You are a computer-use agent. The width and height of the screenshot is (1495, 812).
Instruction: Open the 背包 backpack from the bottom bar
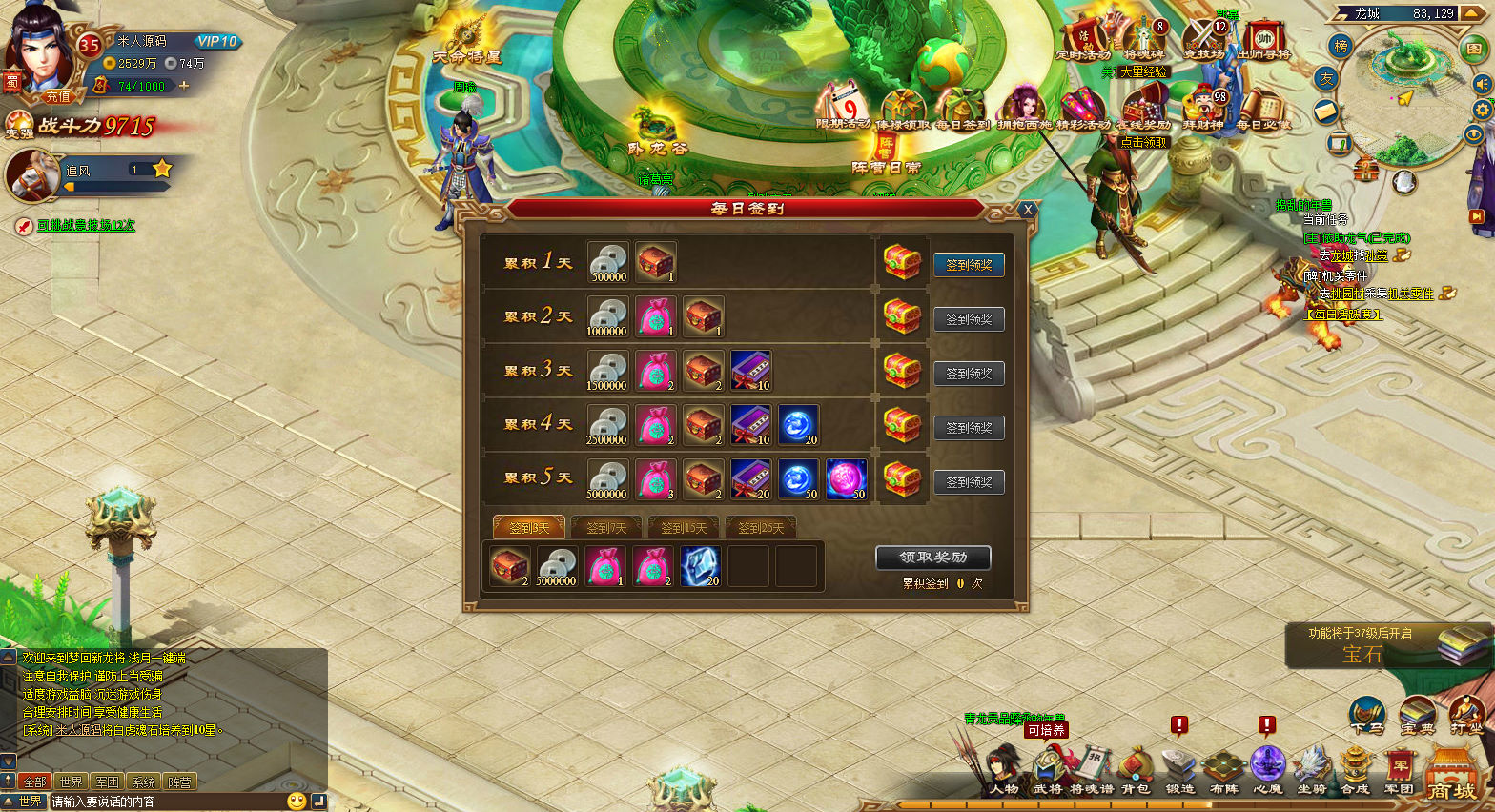point(1135,772)
